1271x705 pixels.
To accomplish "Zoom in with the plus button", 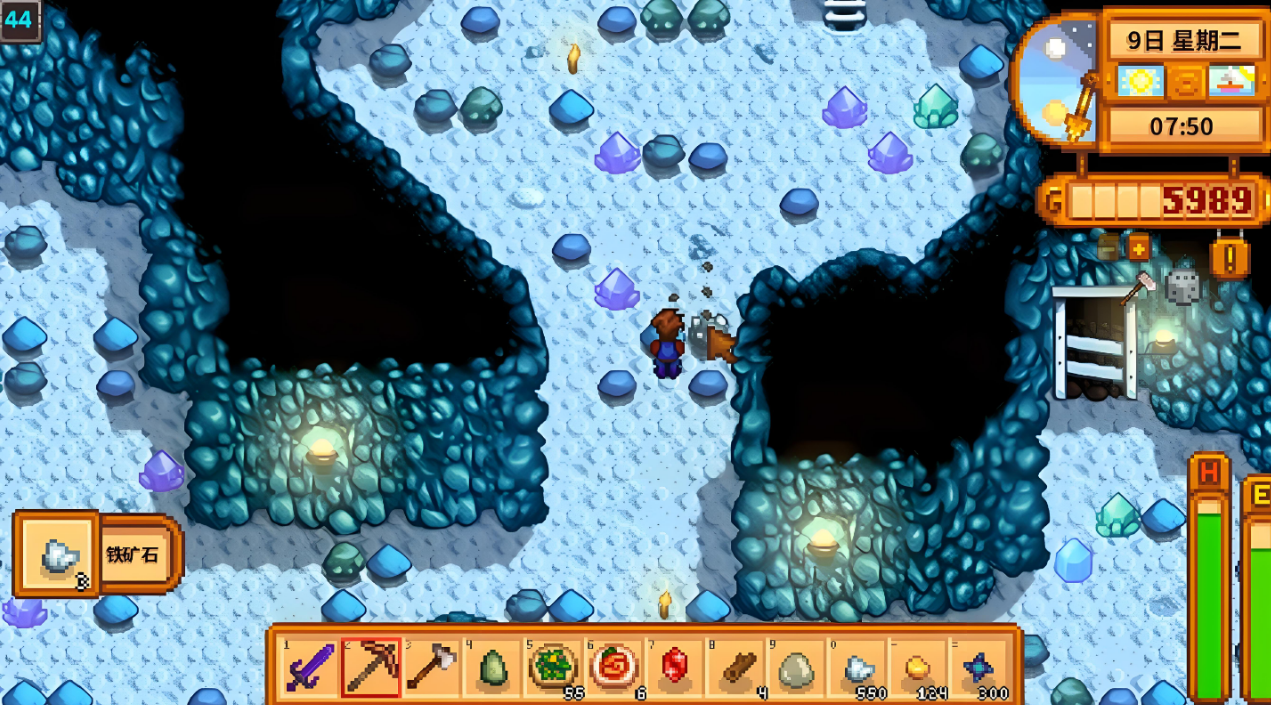I will [x=1139, y=247].
